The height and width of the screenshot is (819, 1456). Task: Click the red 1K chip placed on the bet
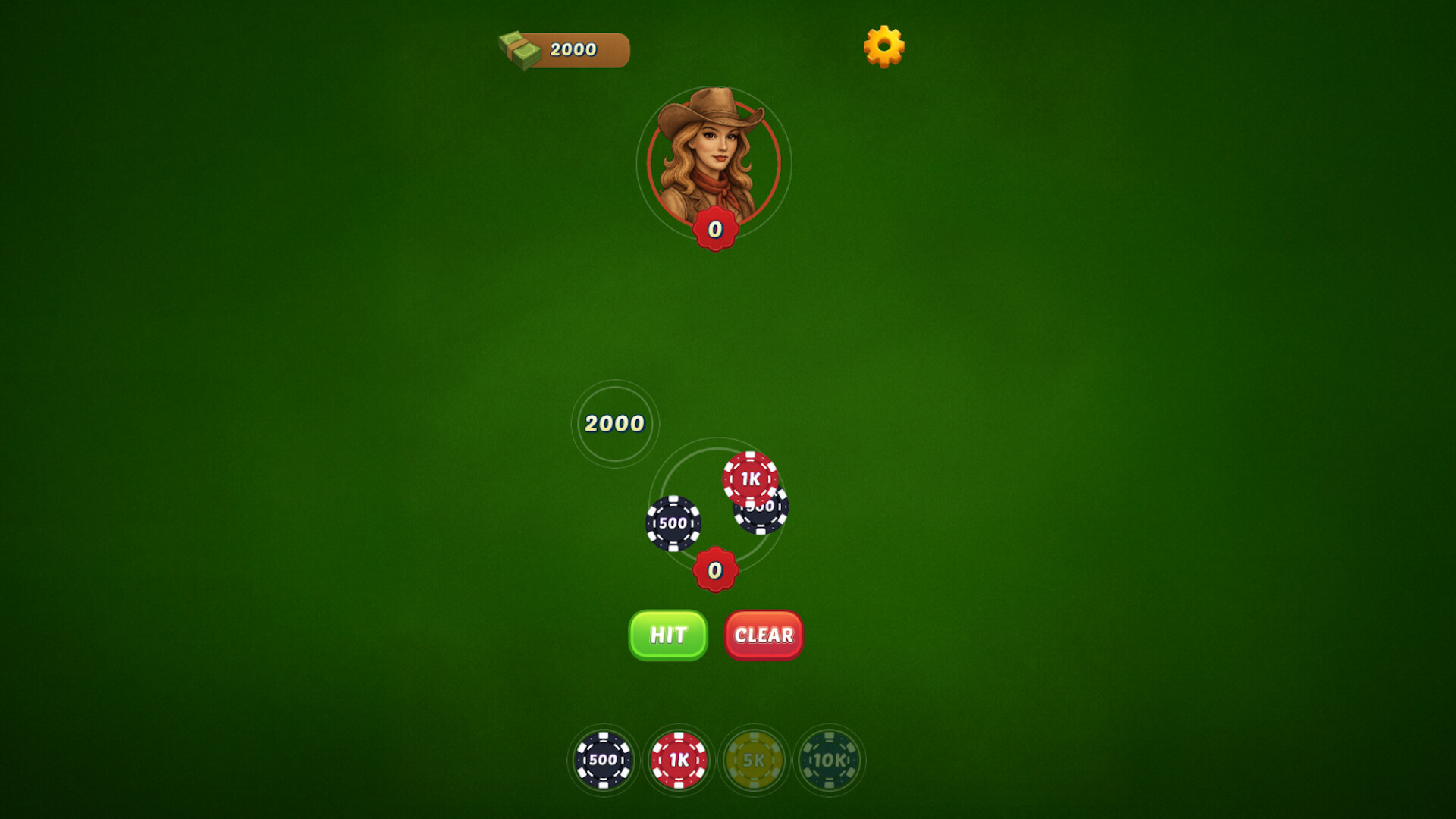751,479
